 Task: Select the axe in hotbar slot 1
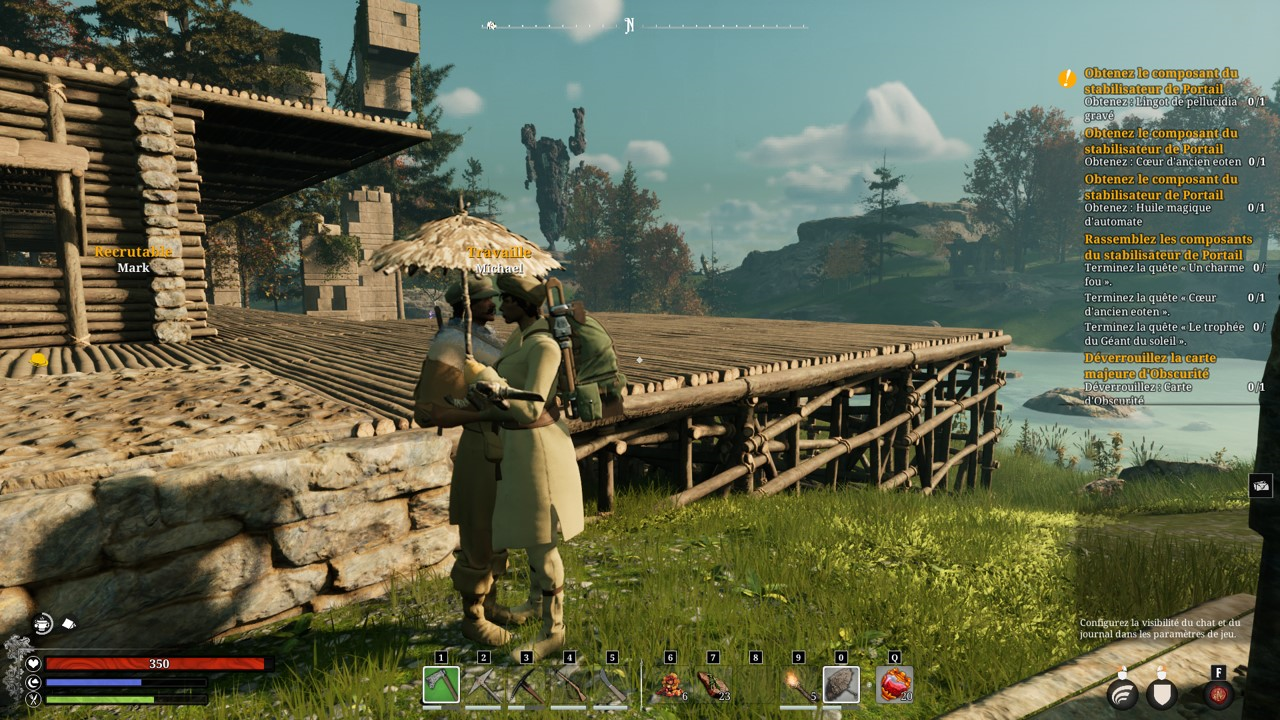coord(441,685)
